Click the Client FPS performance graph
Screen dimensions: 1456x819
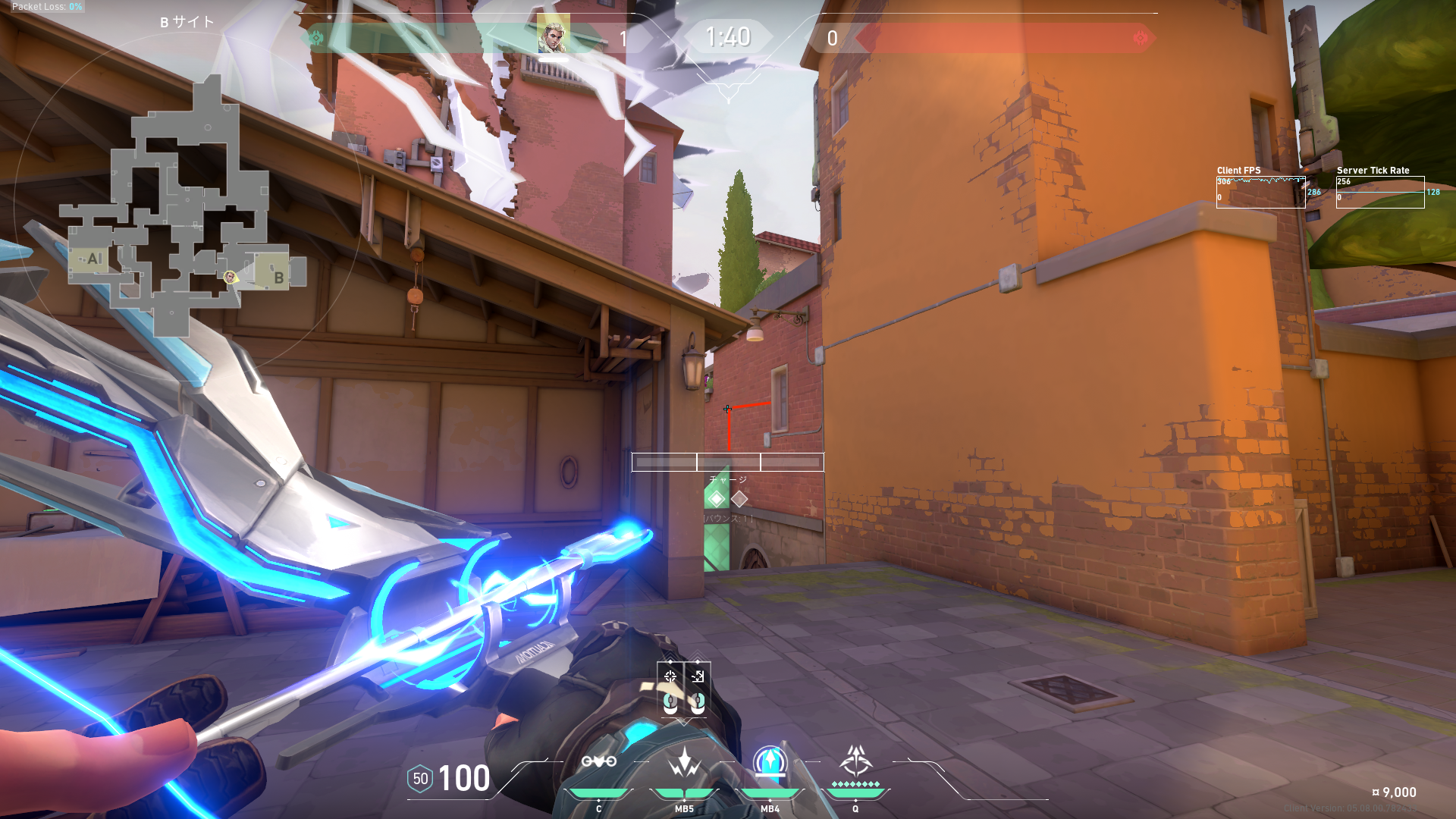[x=1260, y=192]
